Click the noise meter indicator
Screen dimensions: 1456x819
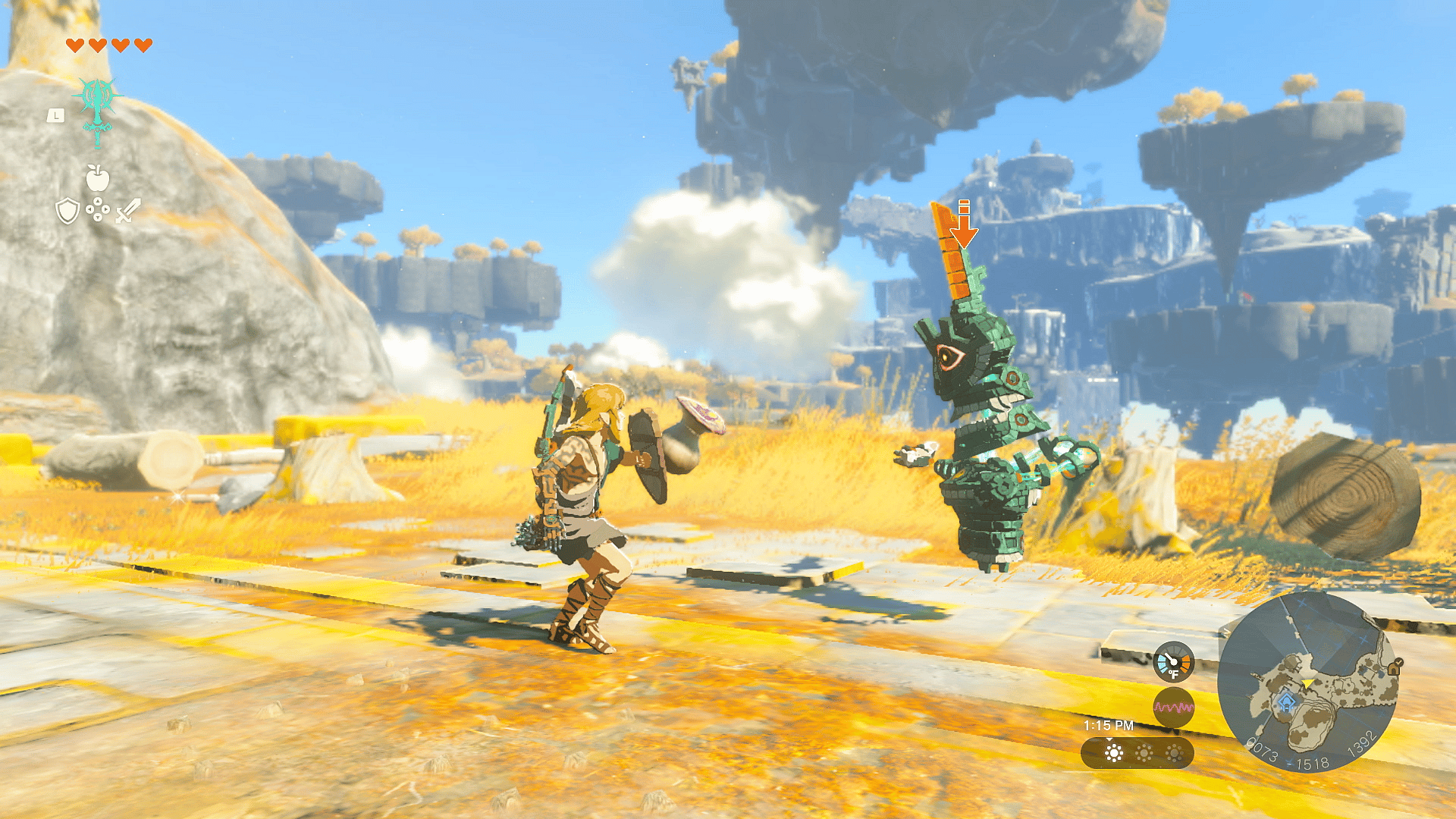tap(1174, 707)
